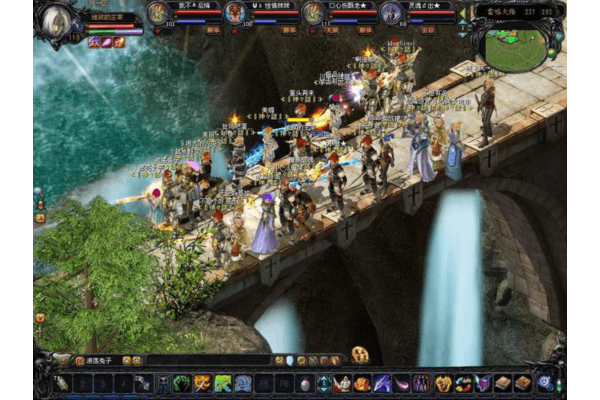600x400 pixels.
Task: Select the fourth party member portrait
Action: point(391,13)
